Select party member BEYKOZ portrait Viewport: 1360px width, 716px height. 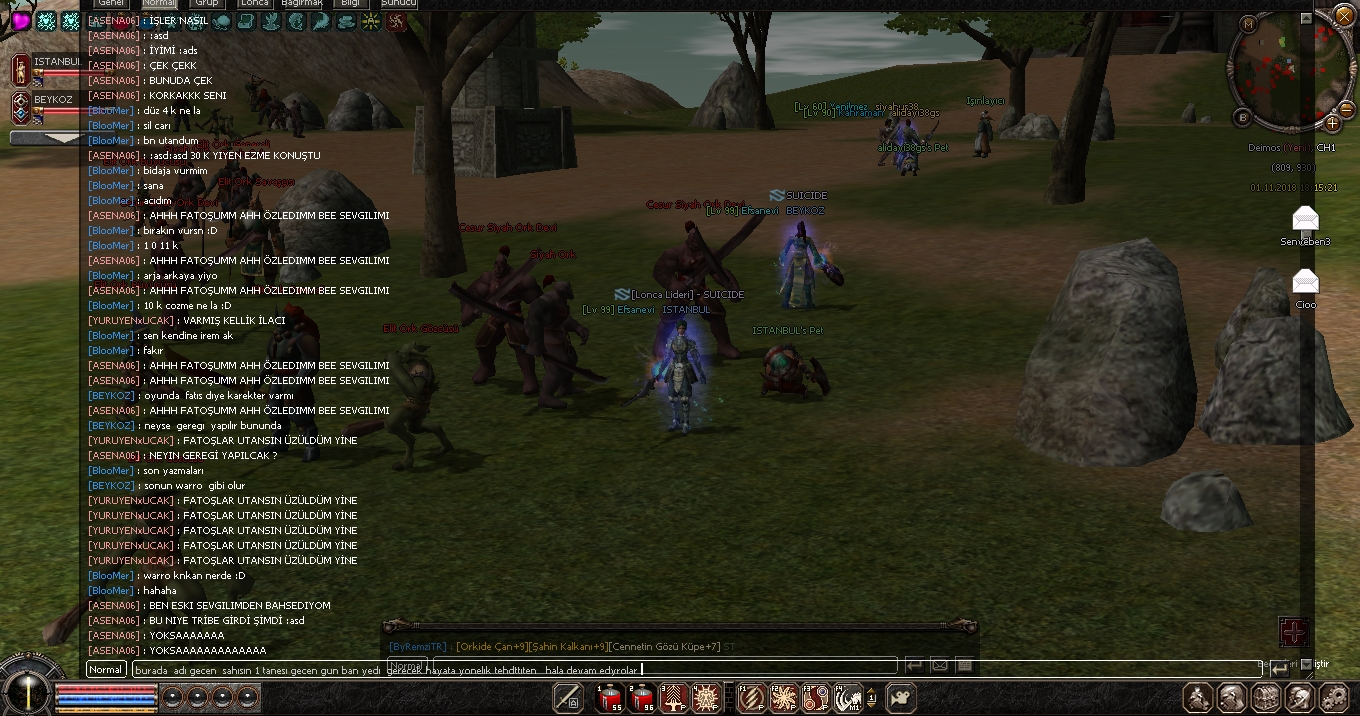click(21, 107)
